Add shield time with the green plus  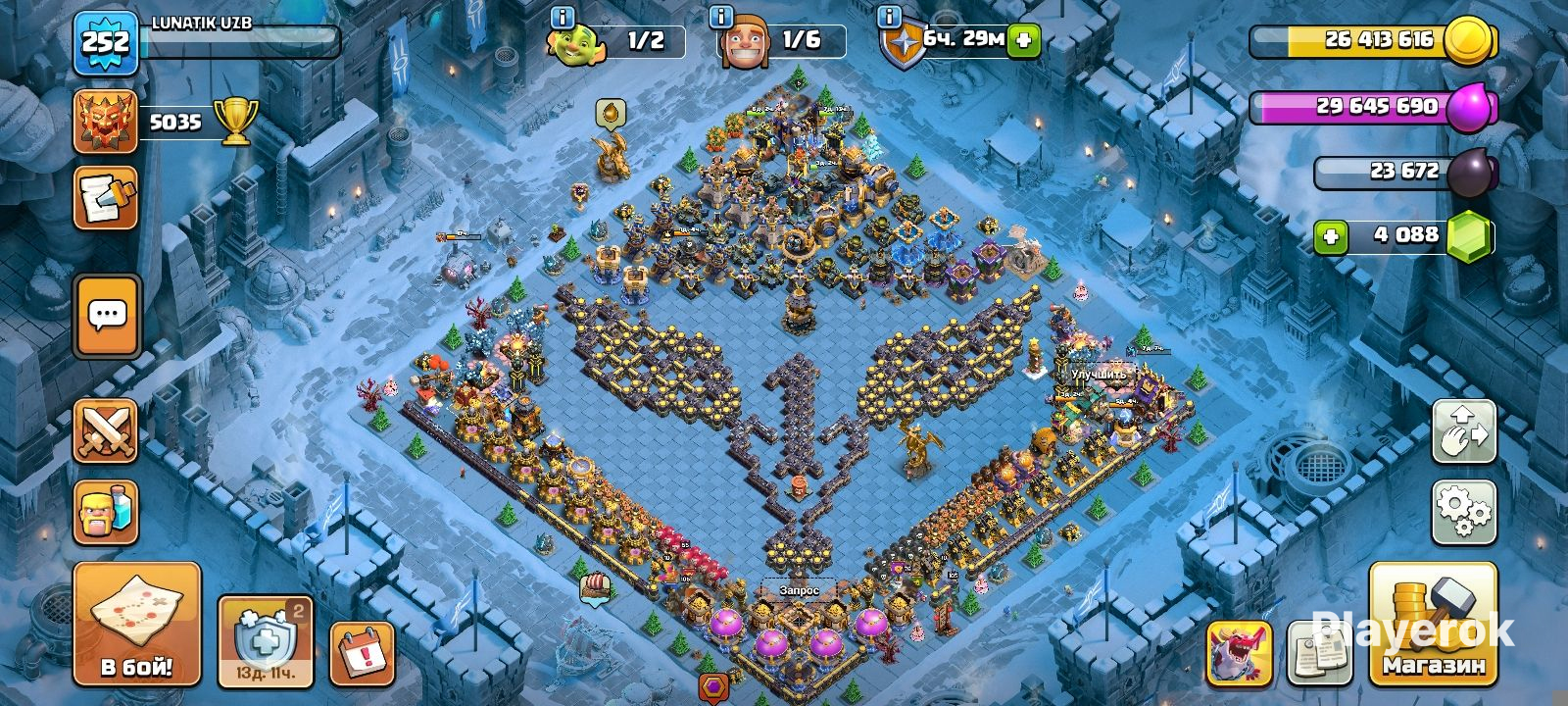1023,40
